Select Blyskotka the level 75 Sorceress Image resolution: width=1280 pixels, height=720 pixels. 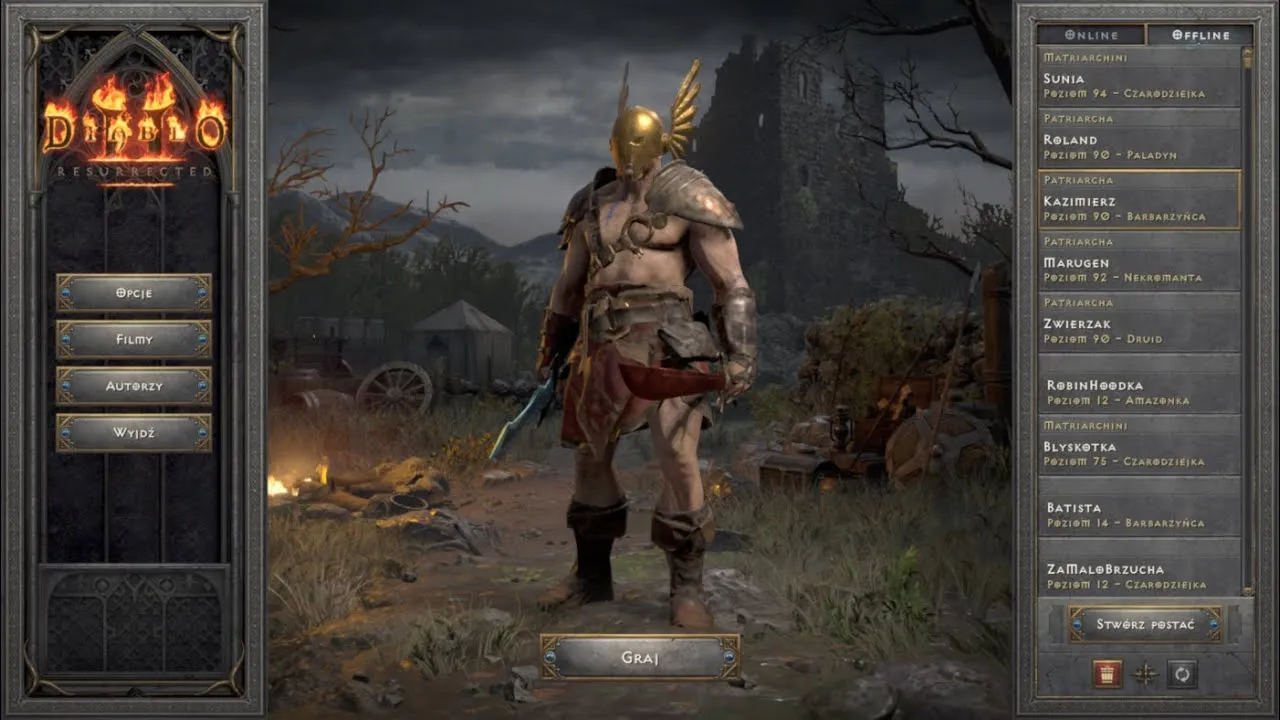(x=1139, y=447)
